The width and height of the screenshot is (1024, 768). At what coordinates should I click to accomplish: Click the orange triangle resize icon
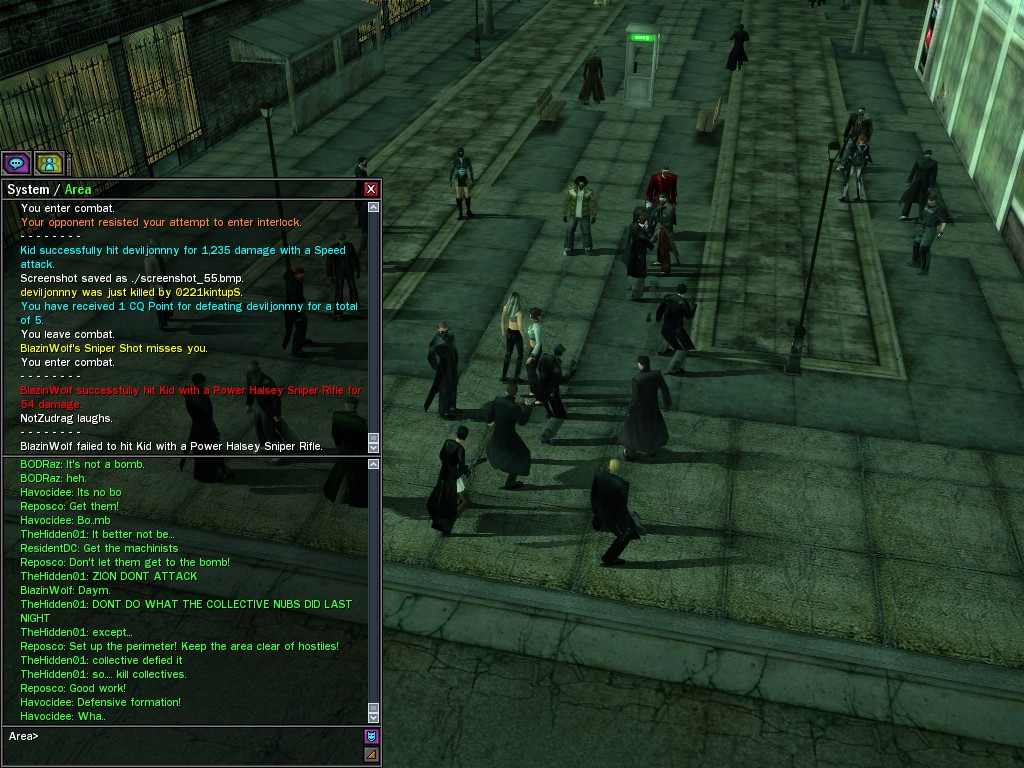tap(371, 755)
